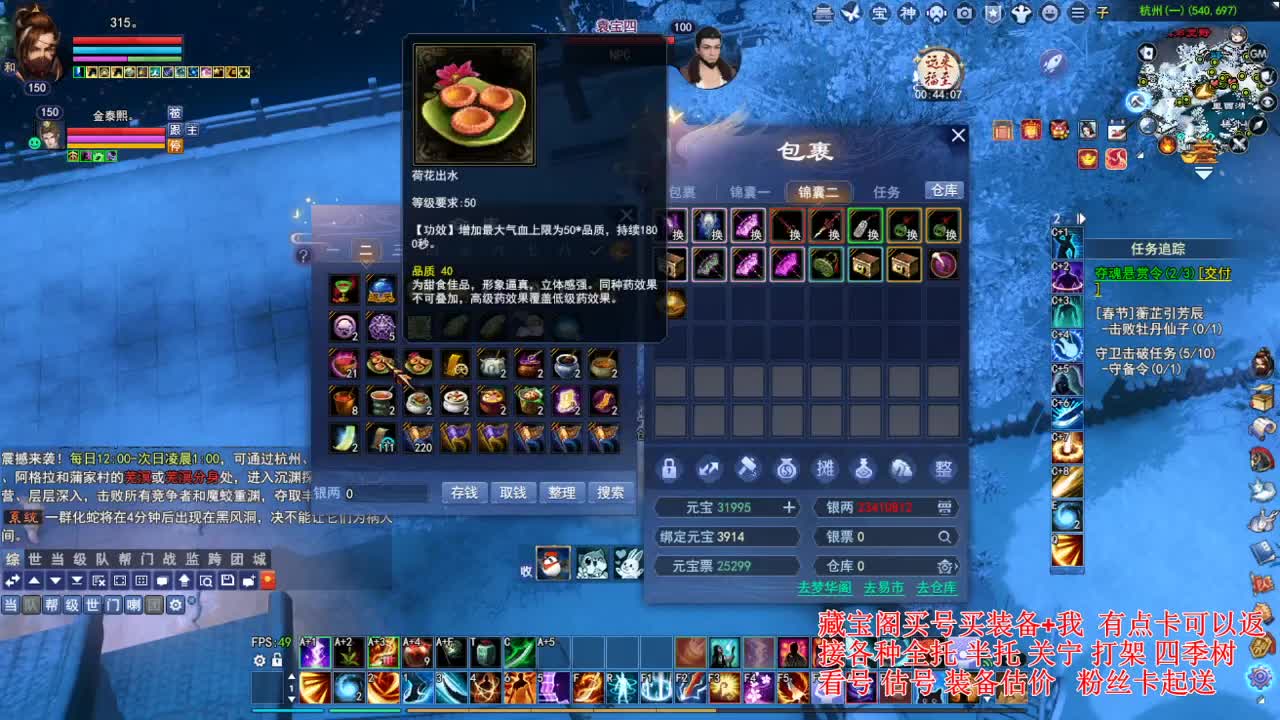Toggle the 停 follow-stop button on teammate frame

(x=176, y=146)
